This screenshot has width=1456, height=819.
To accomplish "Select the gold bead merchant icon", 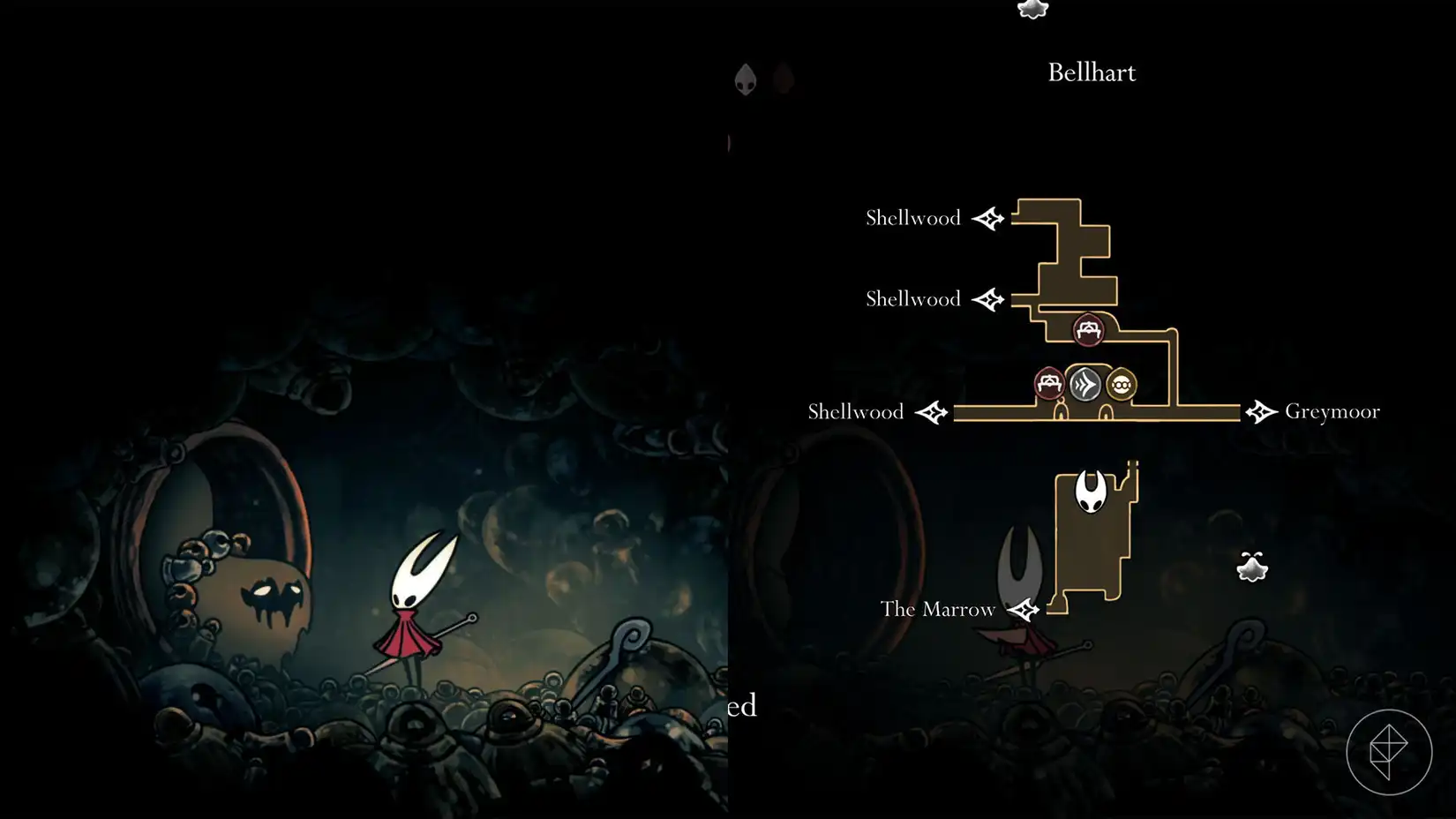I will (1119, 385).
